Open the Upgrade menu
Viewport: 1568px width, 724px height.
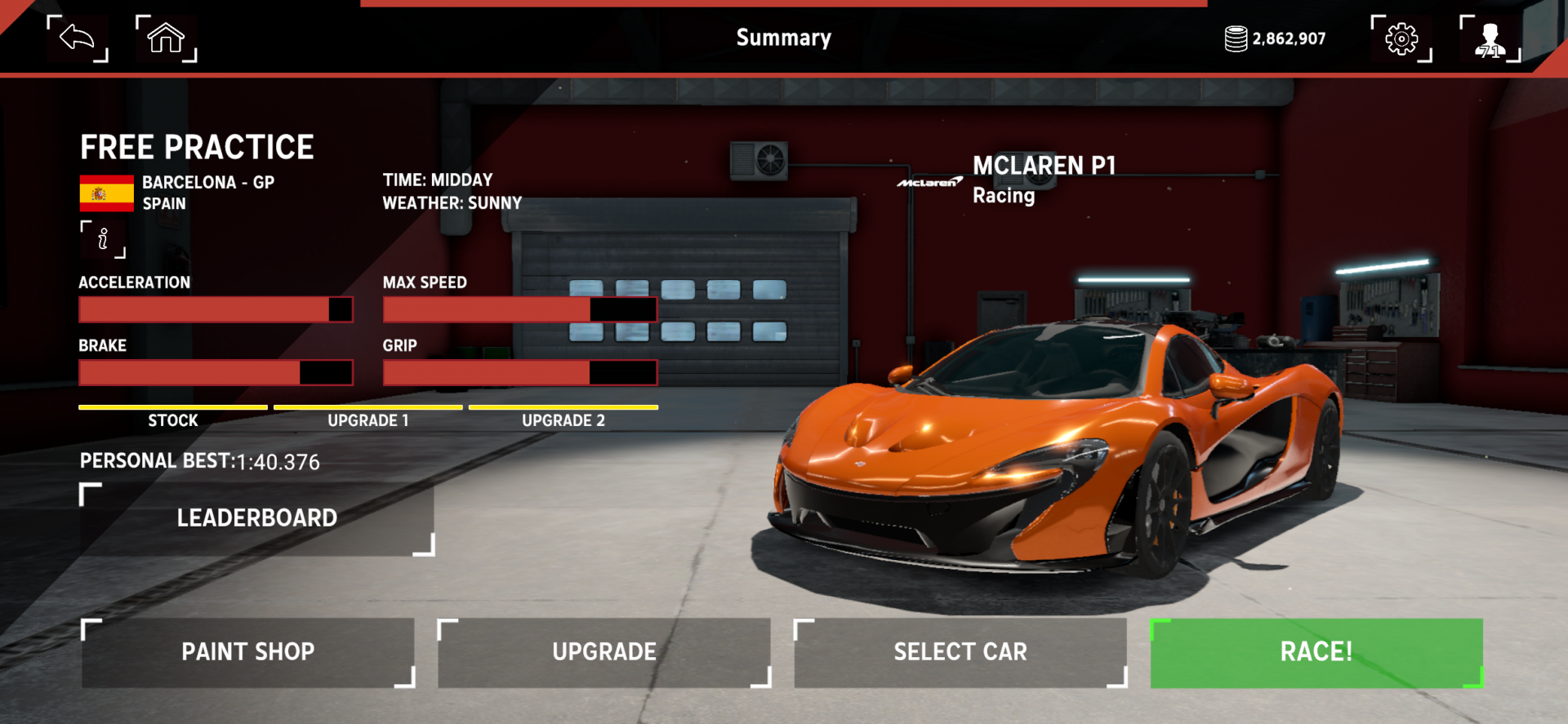pyautogui.click(x=604, y=652)
